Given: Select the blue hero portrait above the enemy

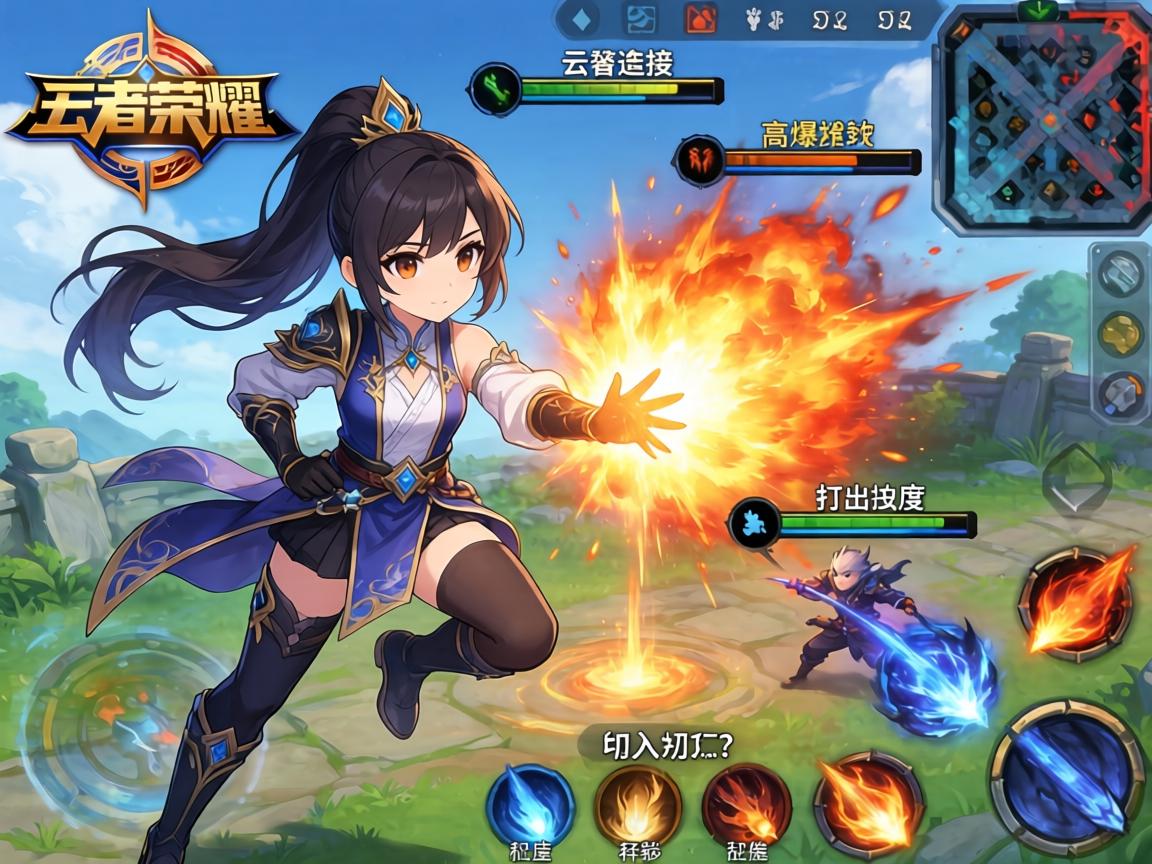Looking at the screenshot, I should click(x=754, y=523).
